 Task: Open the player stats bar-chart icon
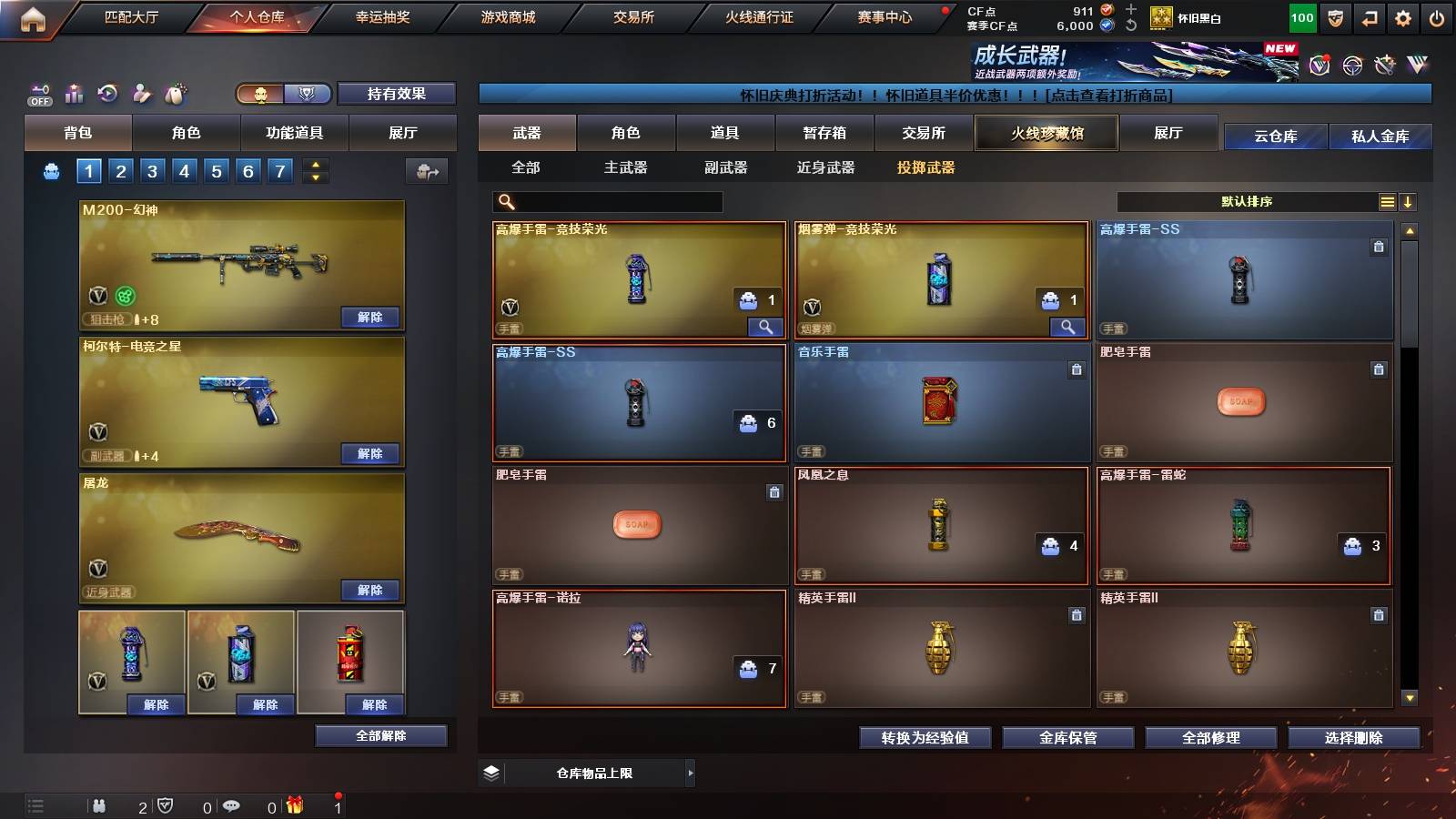[x=74, y=93]
